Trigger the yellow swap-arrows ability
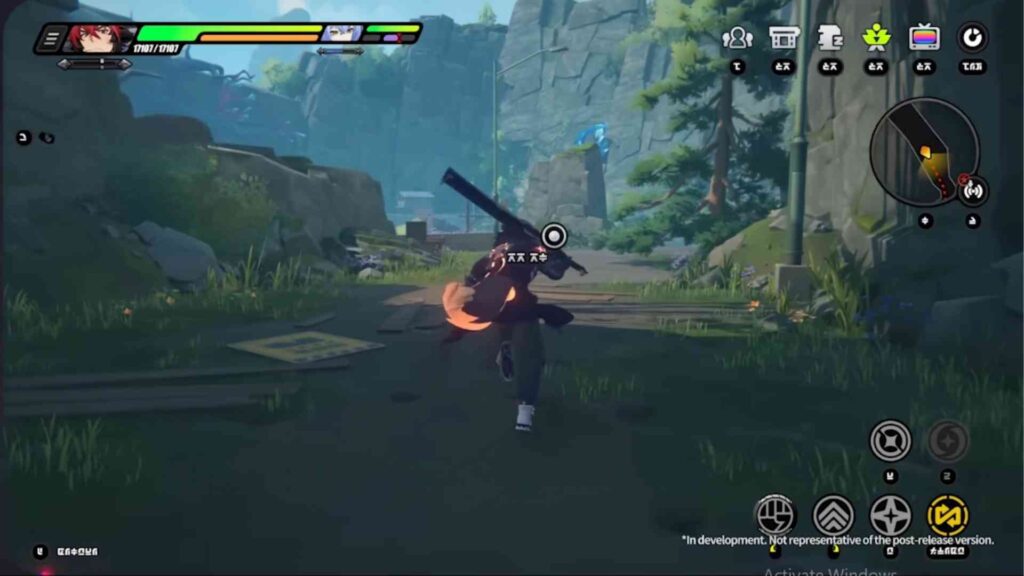The image size is (1024, 576). [947, 515]
